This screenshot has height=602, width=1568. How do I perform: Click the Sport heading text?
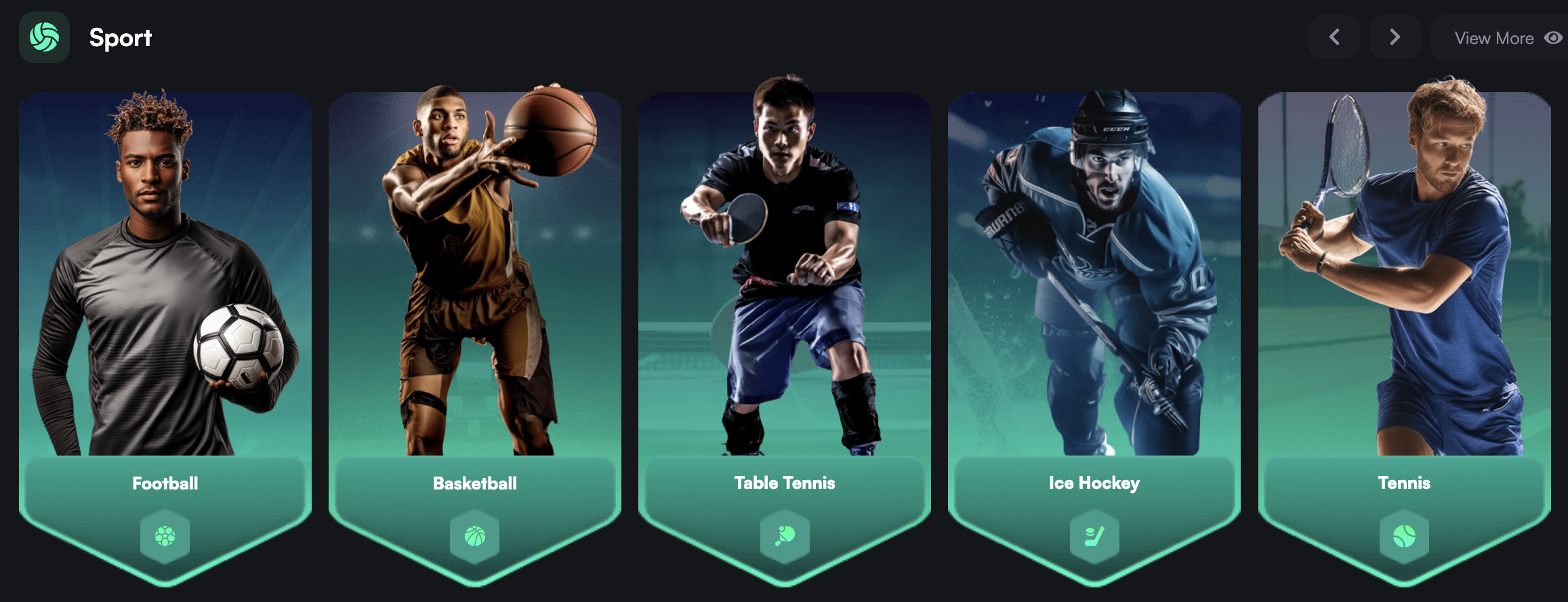click(x=120, y=38)
